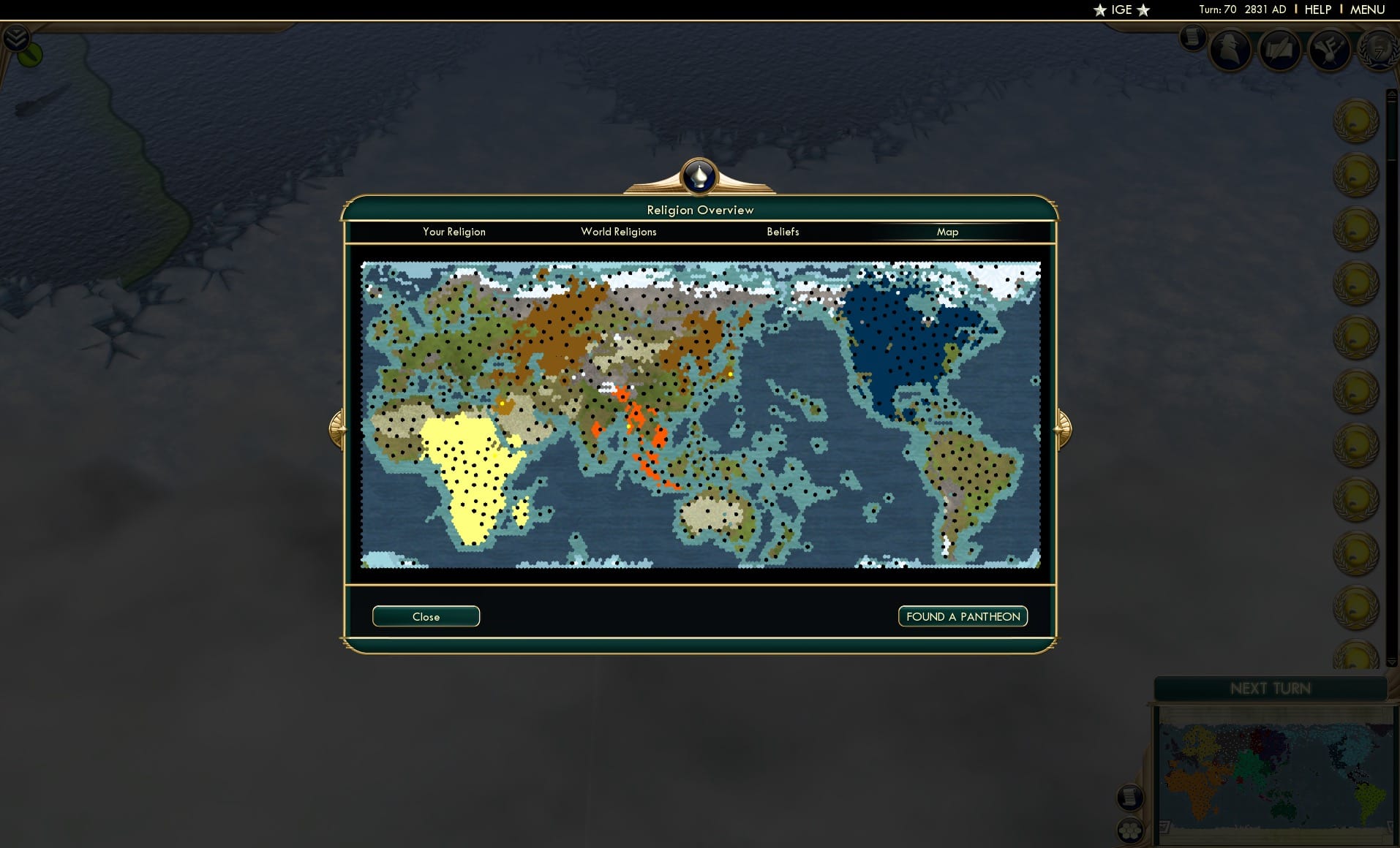Click the Faith droplet emblem atop the dialog
Screen dimensions: 1400x848
pos(699,176)
